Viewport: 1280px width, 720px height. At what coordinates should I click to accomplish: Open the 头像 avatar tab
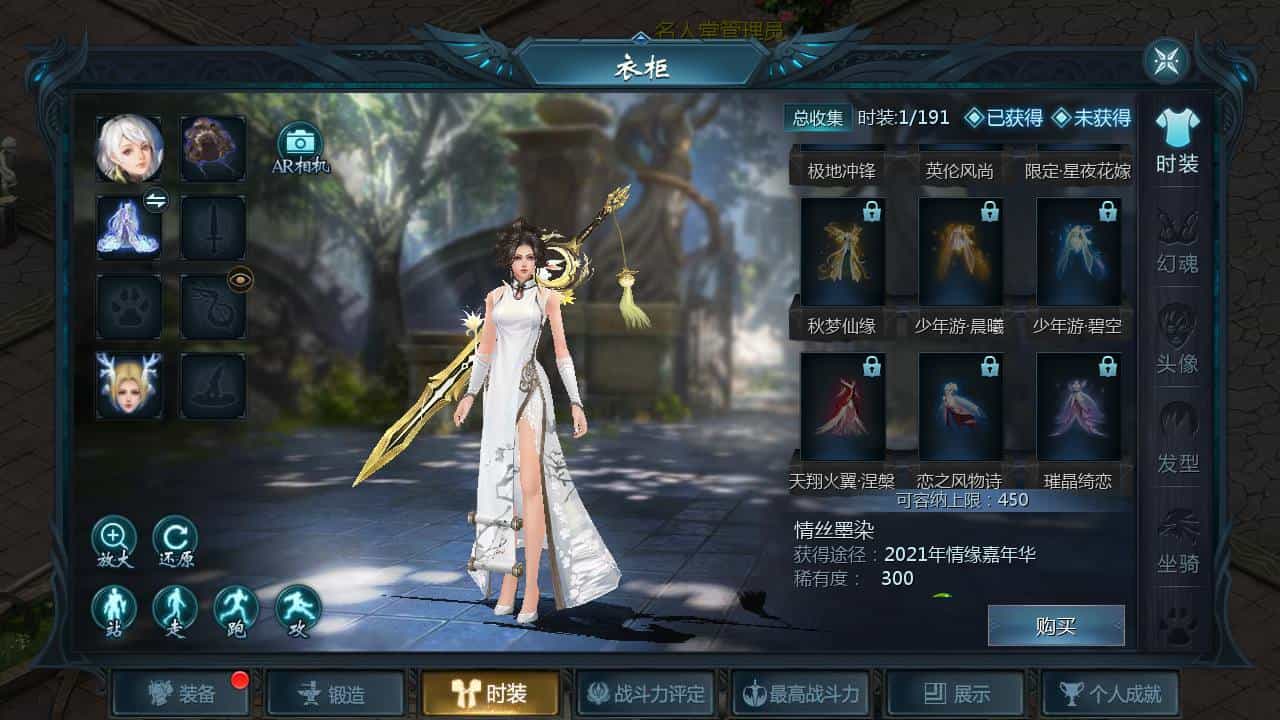click(1177, 340)
